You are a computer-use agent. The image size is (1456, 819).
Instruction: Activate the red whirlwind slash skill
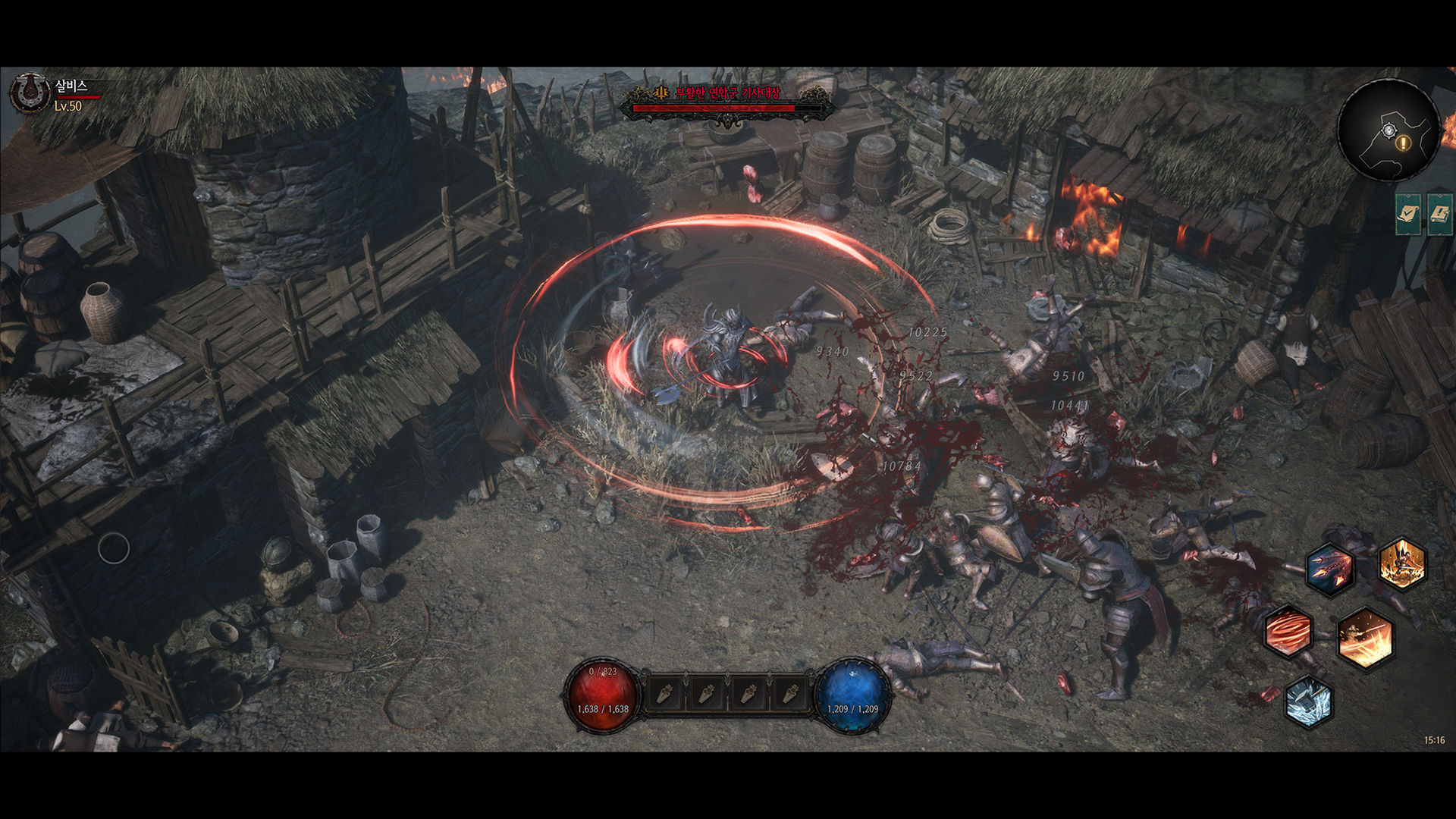(1288, 631)
